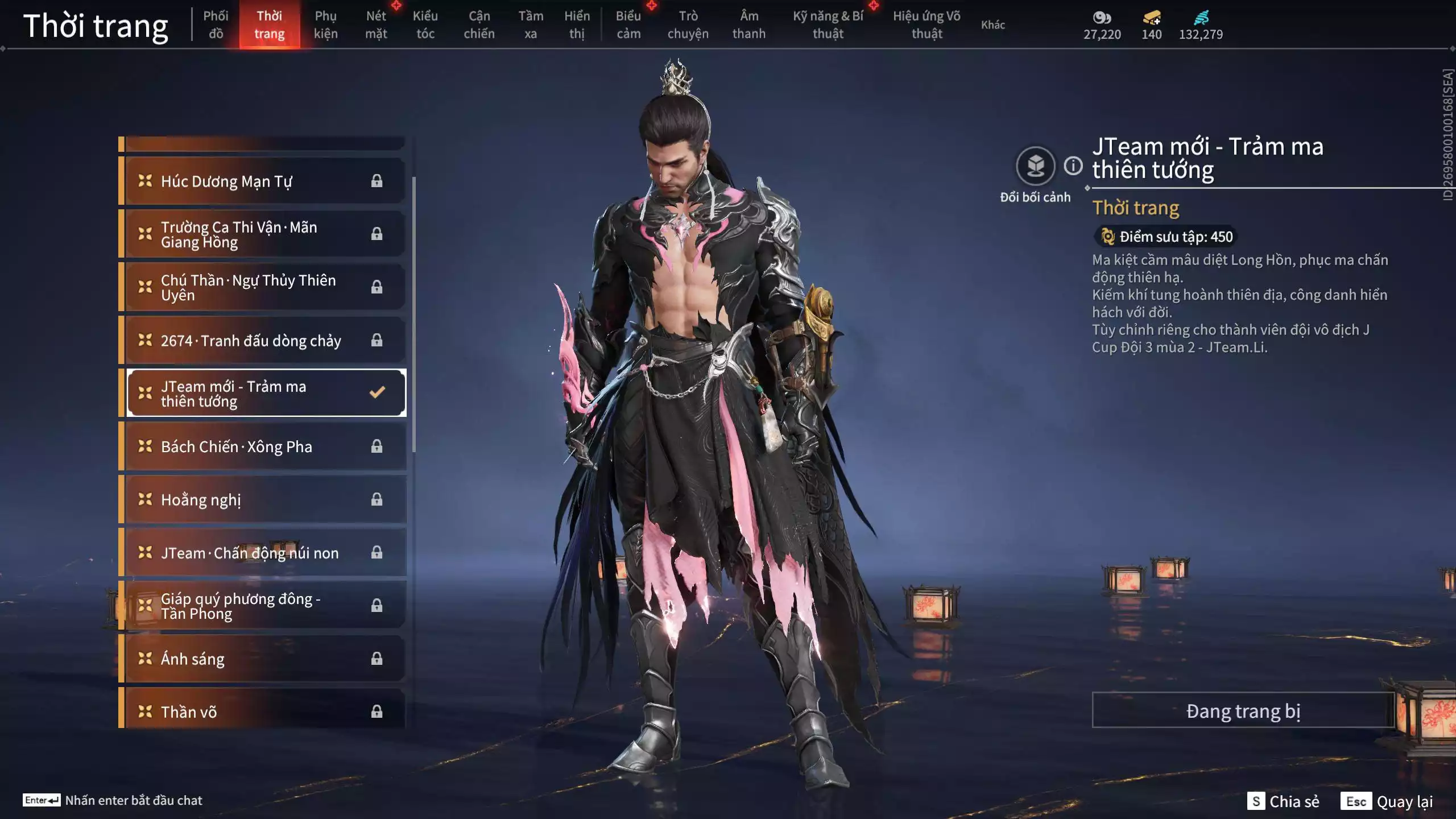Open the Kỹ năng & Bí thuật category
This screenshot has width=1456, height=819.
[x=829, y=24]
